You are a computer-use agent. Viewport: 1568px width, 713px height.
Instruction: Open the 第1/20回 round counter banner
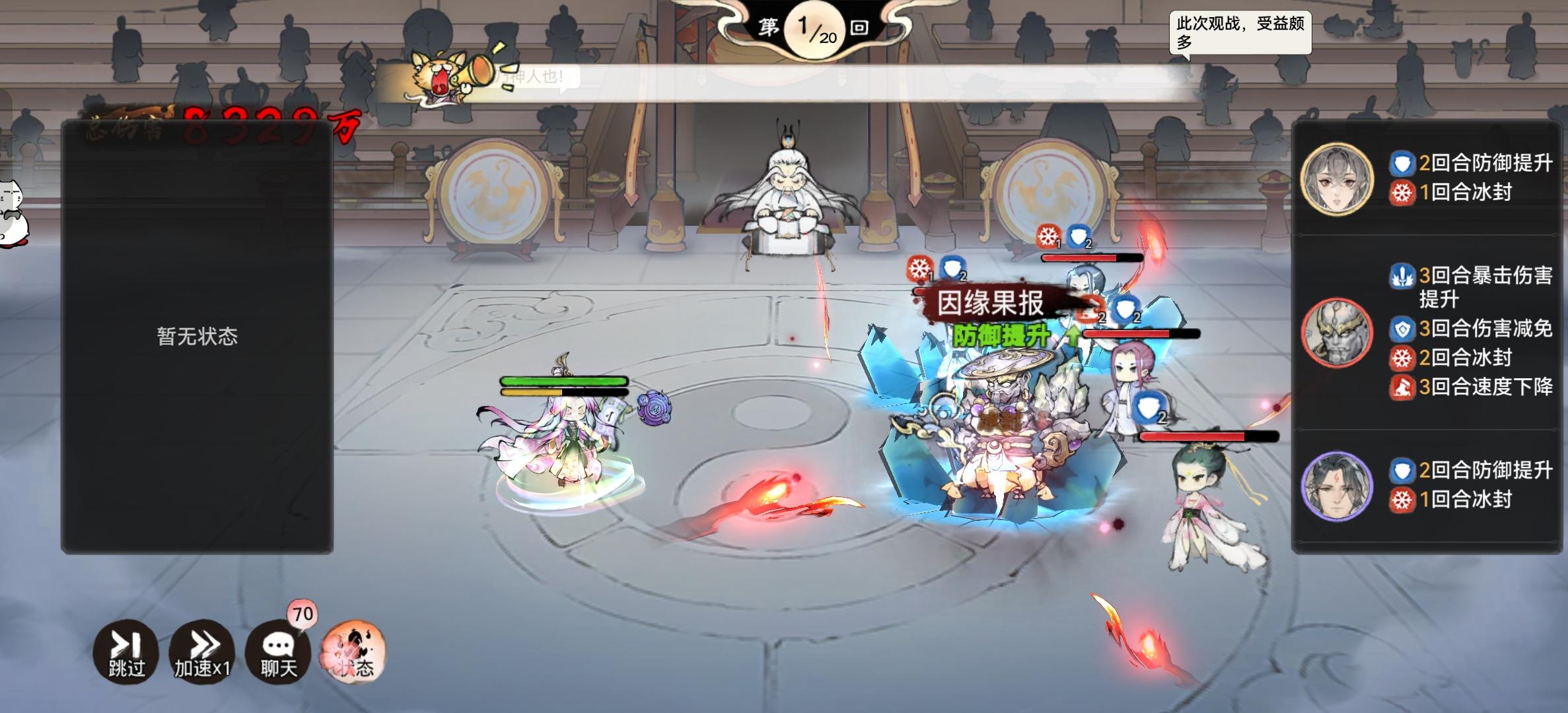[x=814, y=30]
